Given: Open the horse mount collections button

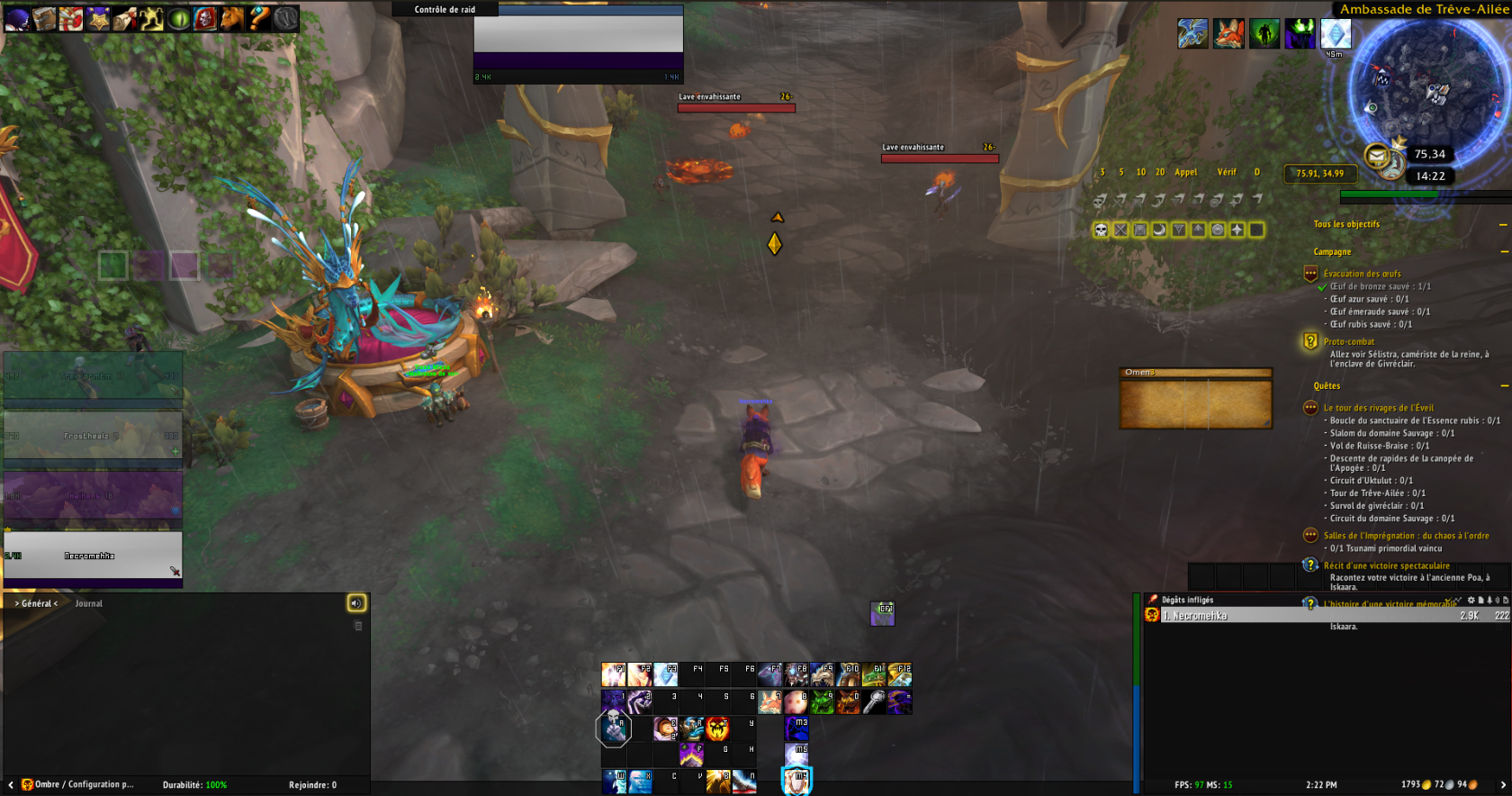Looking at the screenshot, I should [232, 18].
